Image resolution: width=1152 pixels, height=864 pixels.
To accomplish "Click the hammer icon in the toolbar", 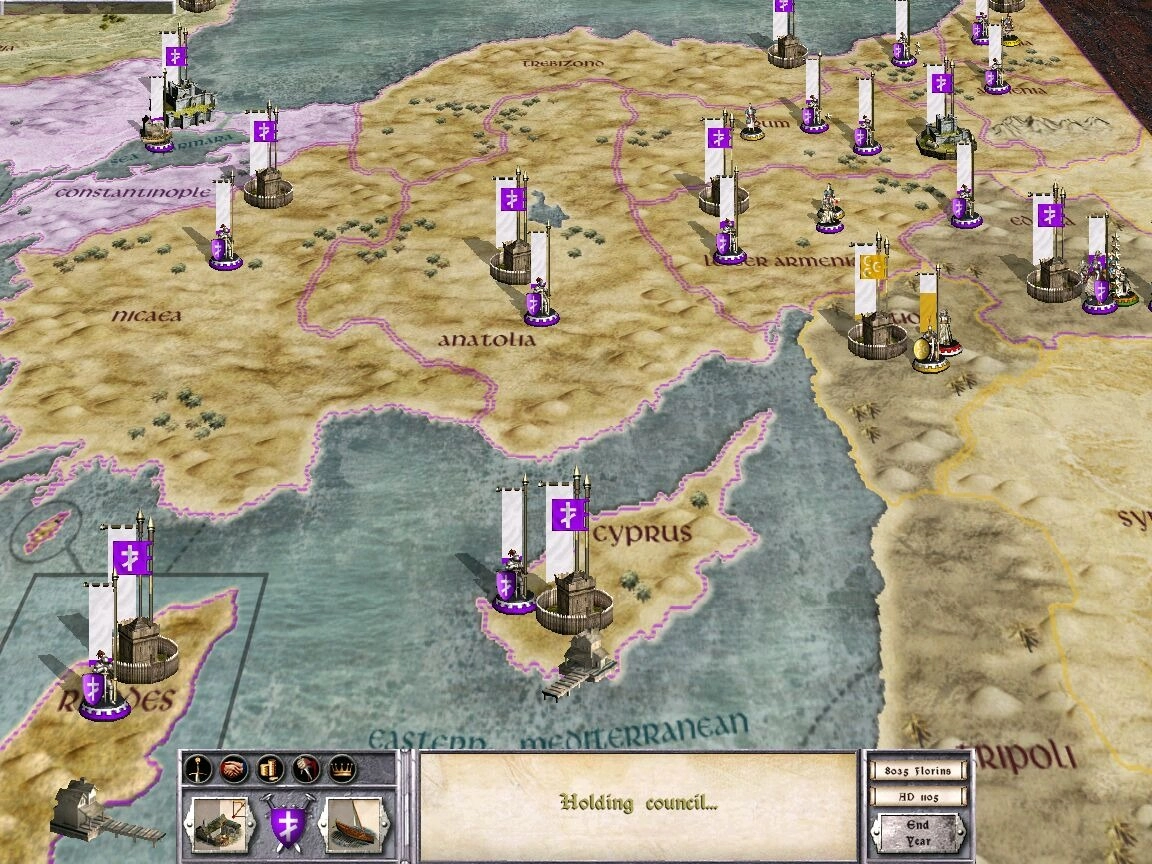I will [x=305, y=768].
